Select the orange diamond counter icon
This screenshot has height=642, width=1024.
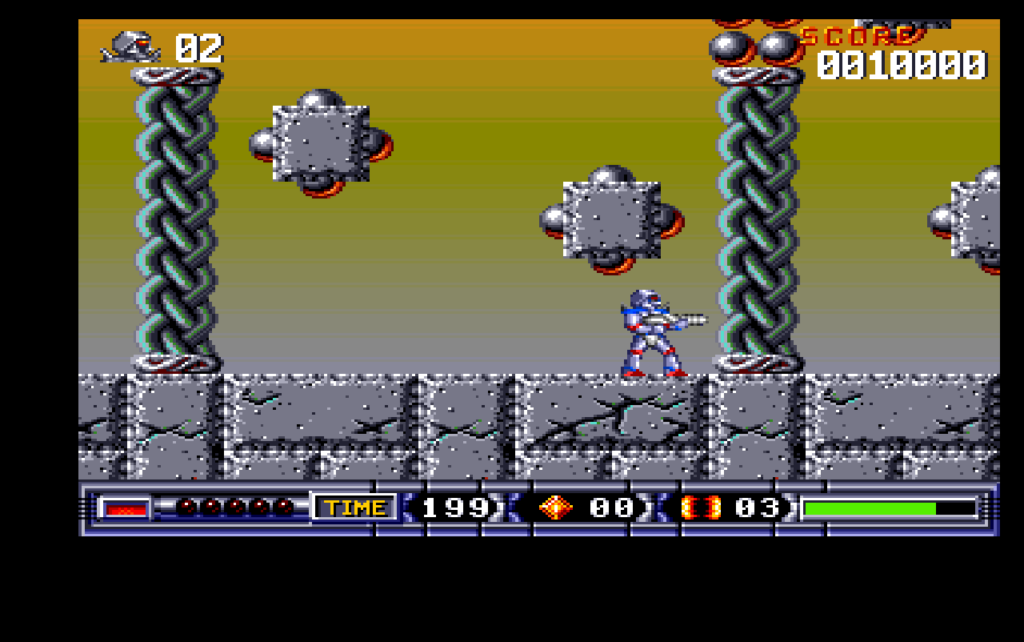pos(555,508)
